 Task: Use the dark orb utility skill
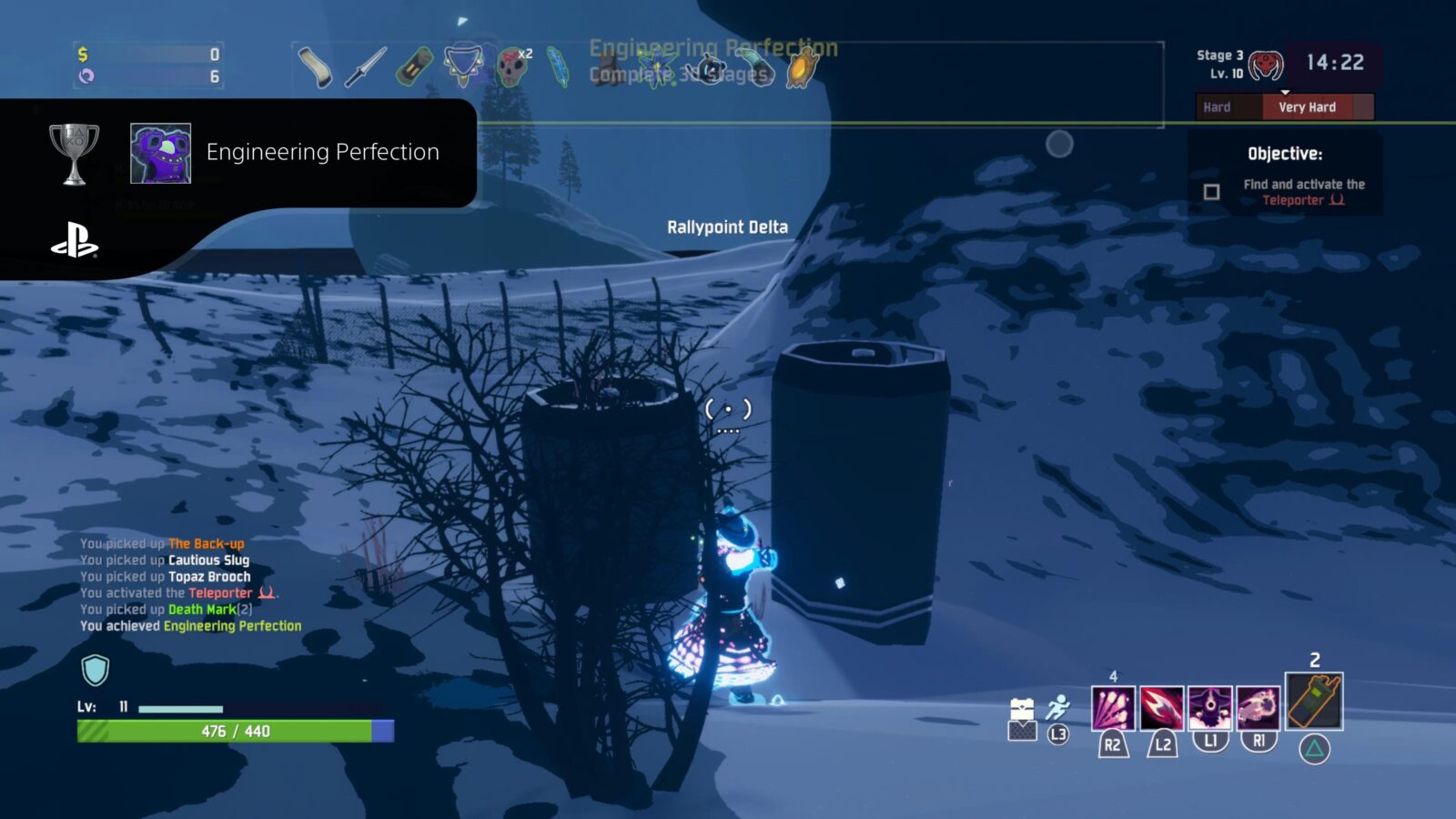(1210, 709)
